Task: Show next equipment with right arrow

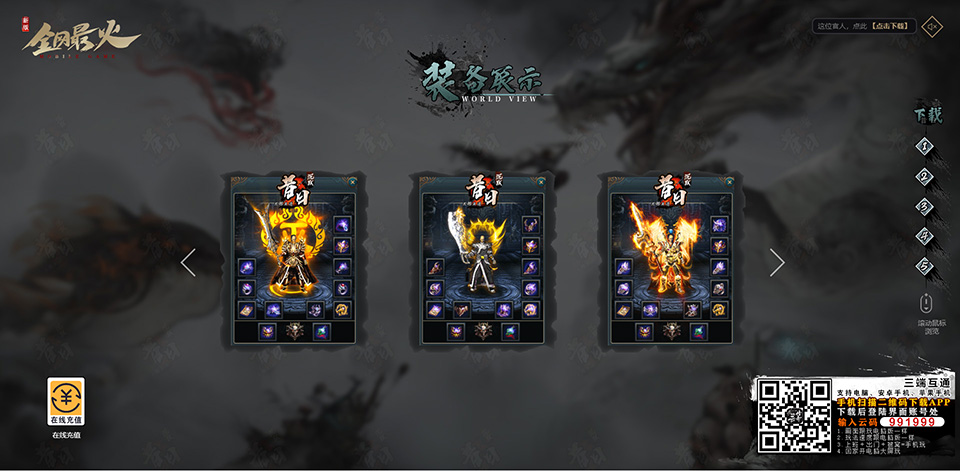Action: click(x=777, y=262)
